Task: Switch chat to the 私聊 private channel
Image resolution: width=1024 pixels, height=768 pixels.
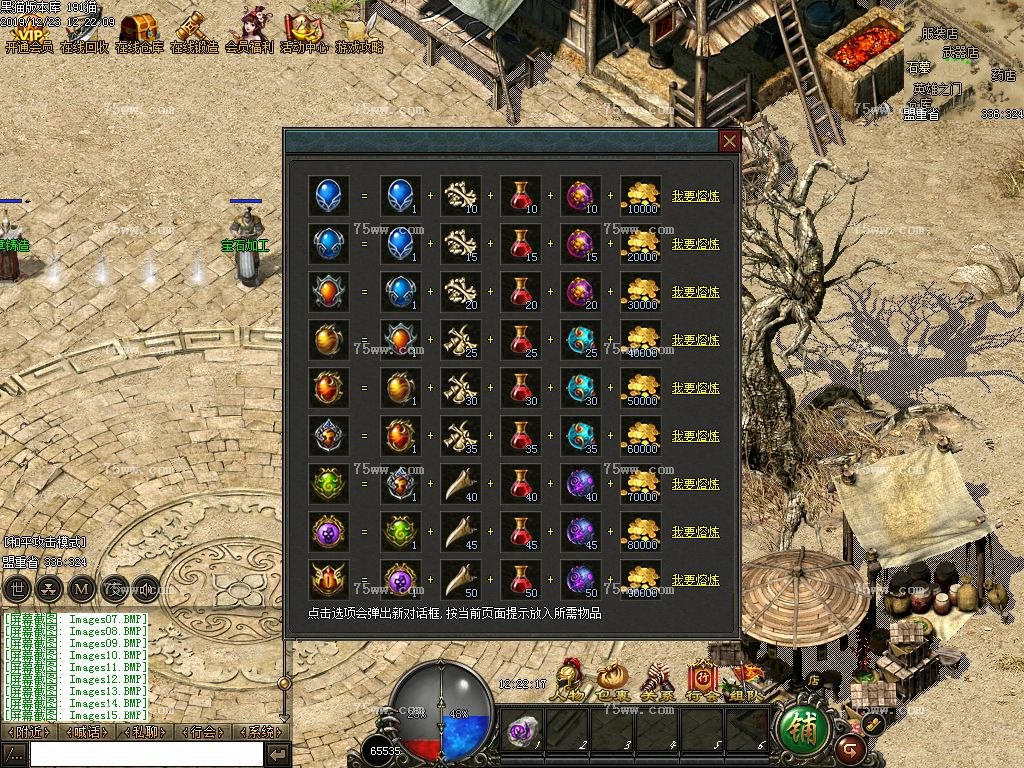Action: [x=143, y=732]
